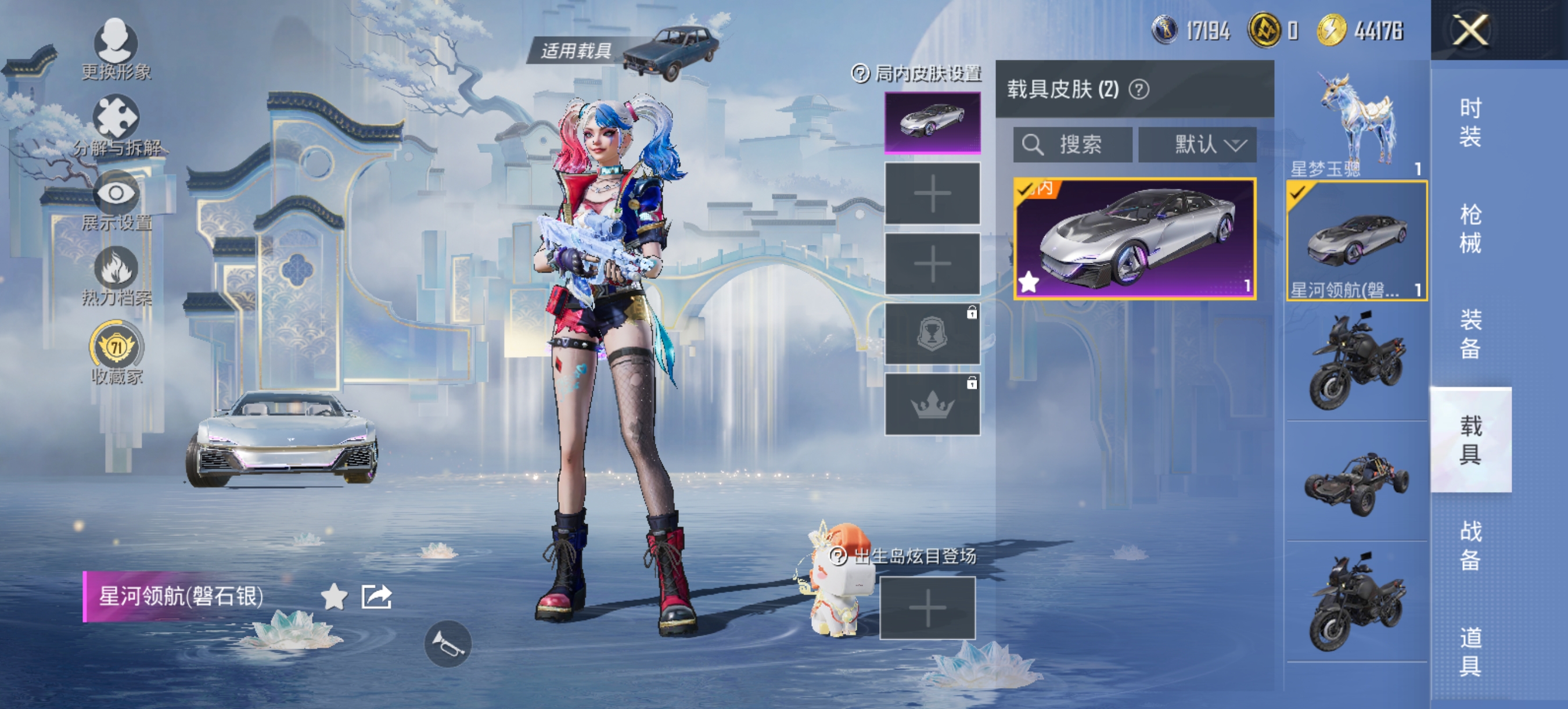Image resolution: width=1568 pixels, height=709 pixels.
Task: Select the buggy vehicle thumbnail
Action: click(1356, 482)
